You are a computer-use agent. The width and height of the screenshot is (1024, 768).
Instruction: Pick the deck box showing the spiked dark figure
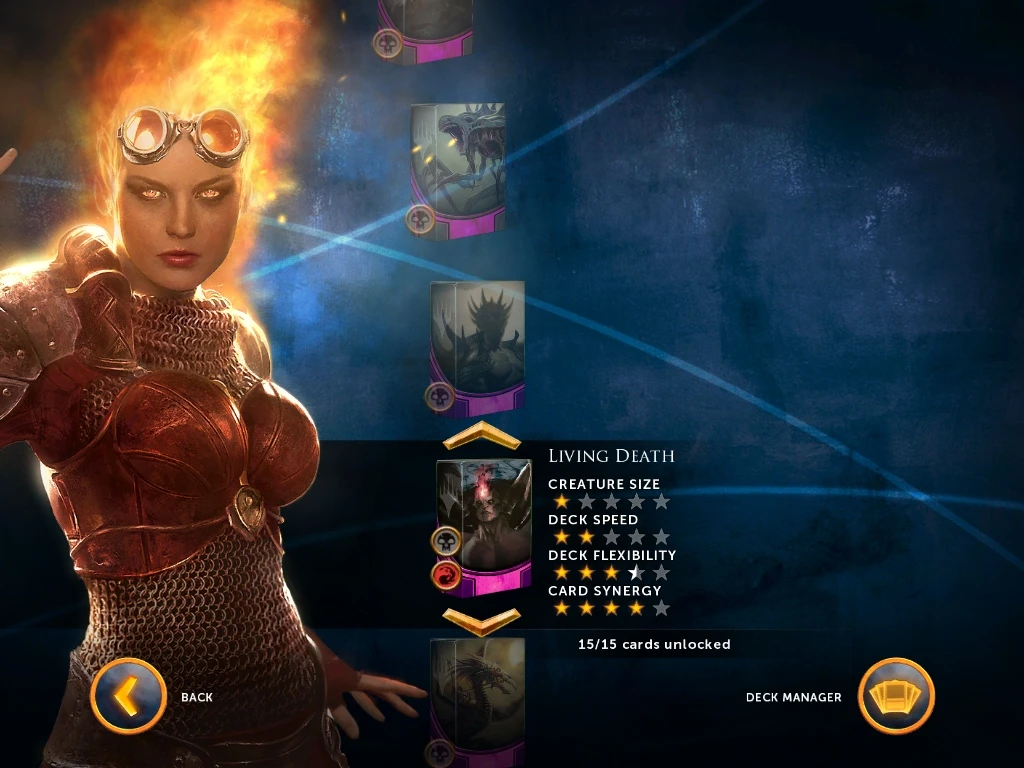pyautogui.click(x=477, y=346)
